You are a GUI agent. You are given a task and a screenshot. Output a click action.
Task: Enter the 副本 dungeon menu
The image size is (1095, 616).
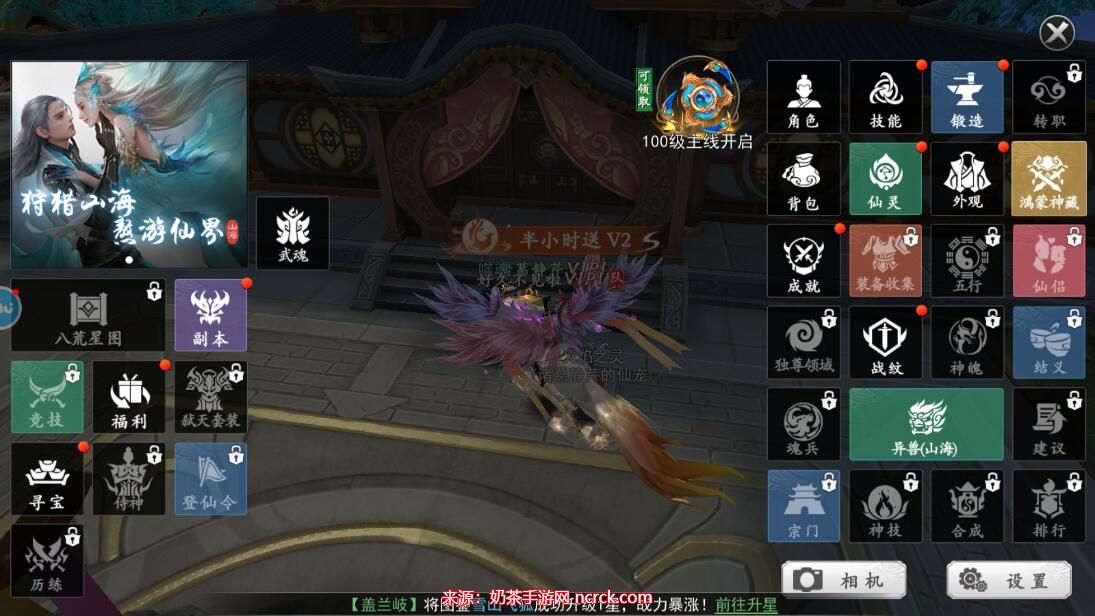(210, 315)
